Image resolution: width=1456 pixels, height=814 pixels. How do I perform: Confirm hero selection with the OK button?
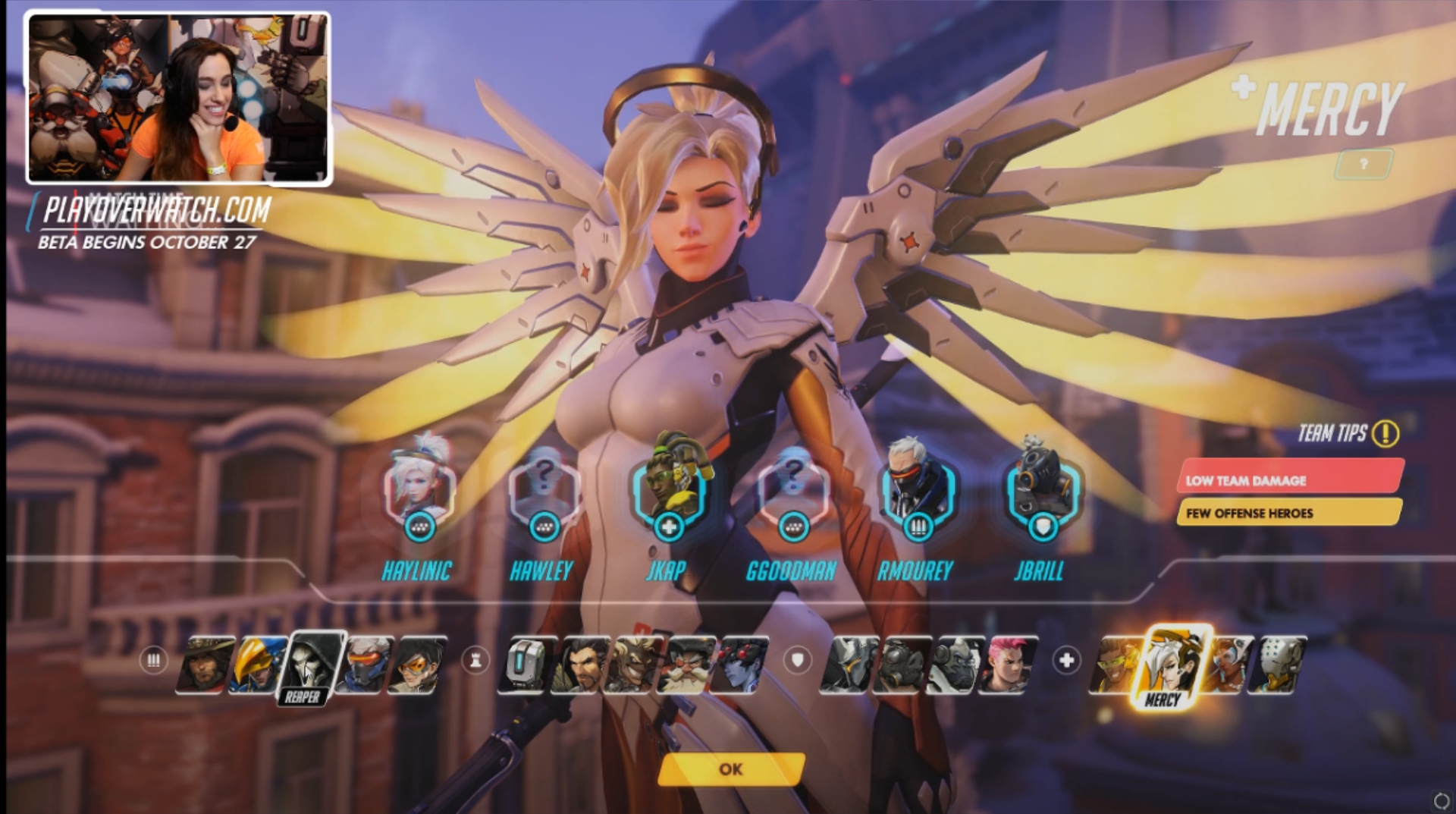731,769
